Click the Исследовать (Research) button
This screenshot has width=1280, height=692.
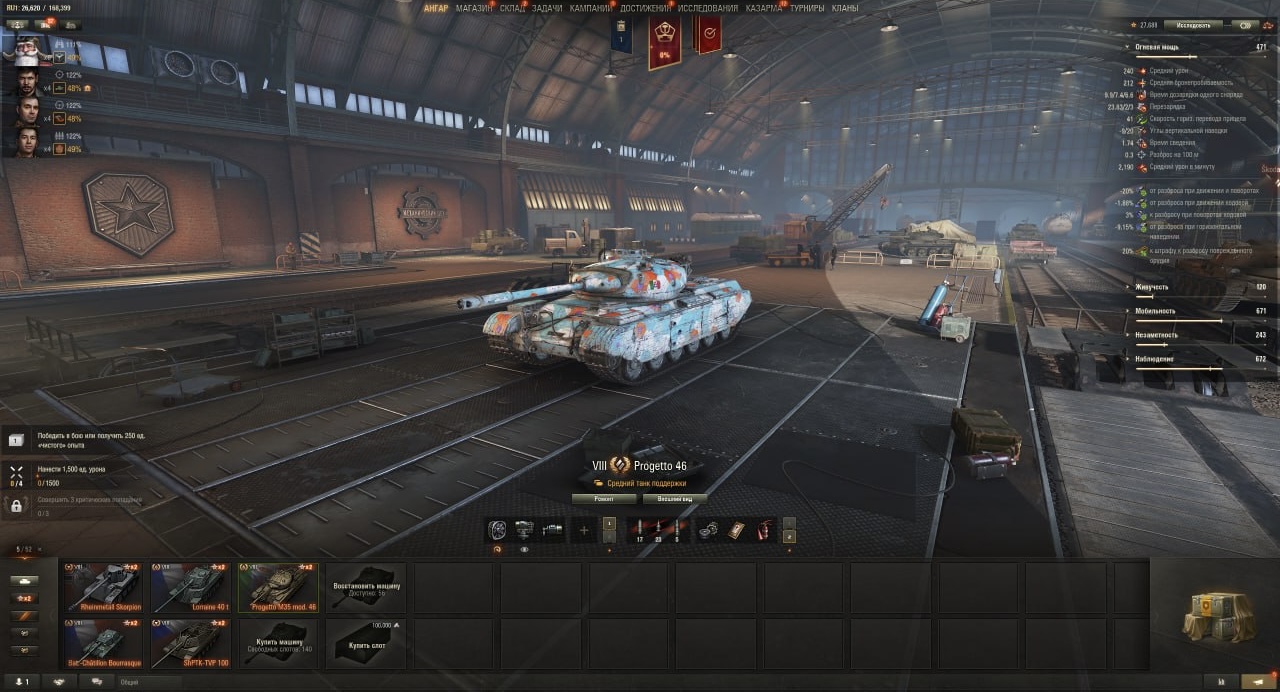1193,25
